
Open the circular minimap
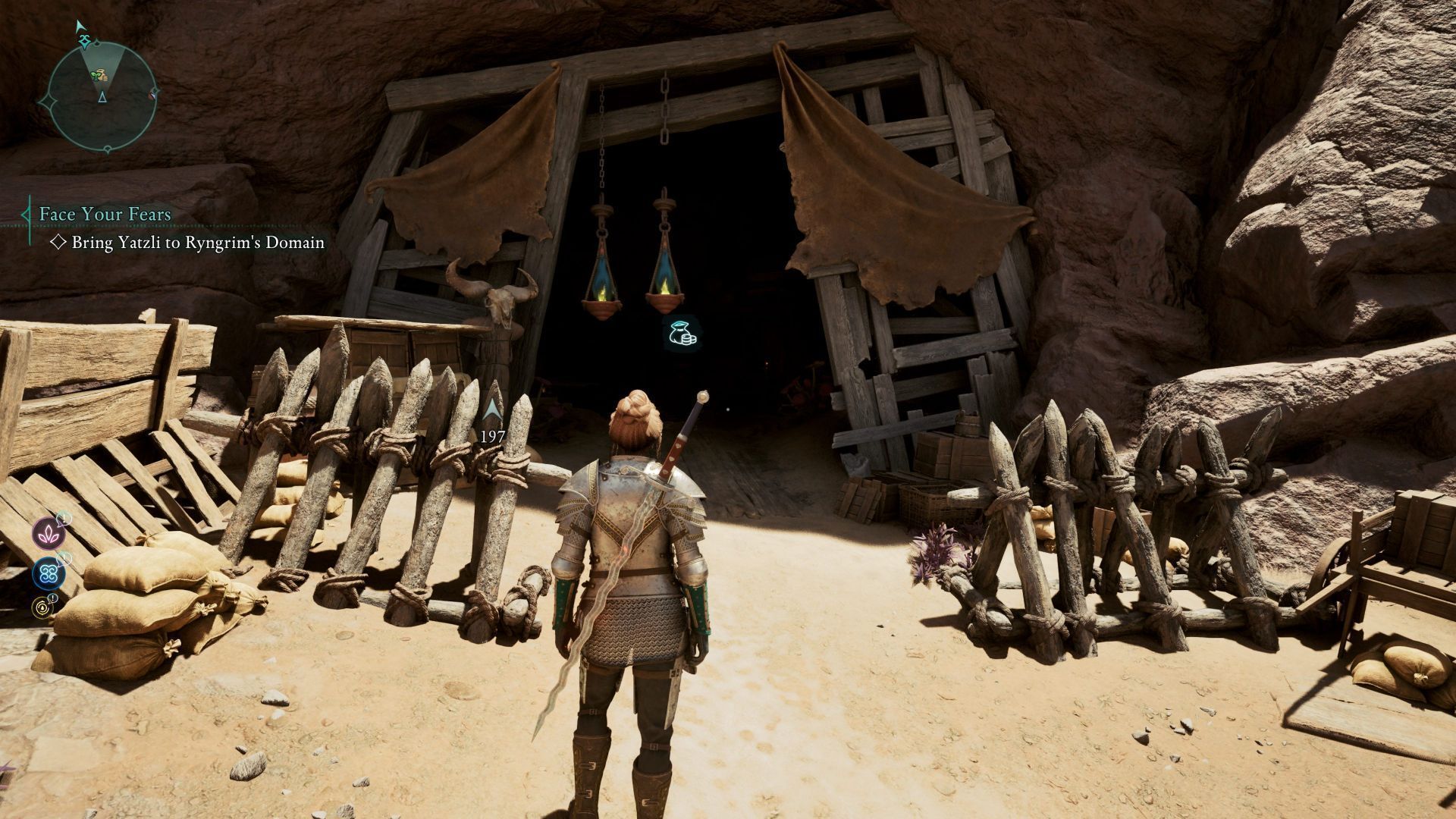[x=102, y=96]
